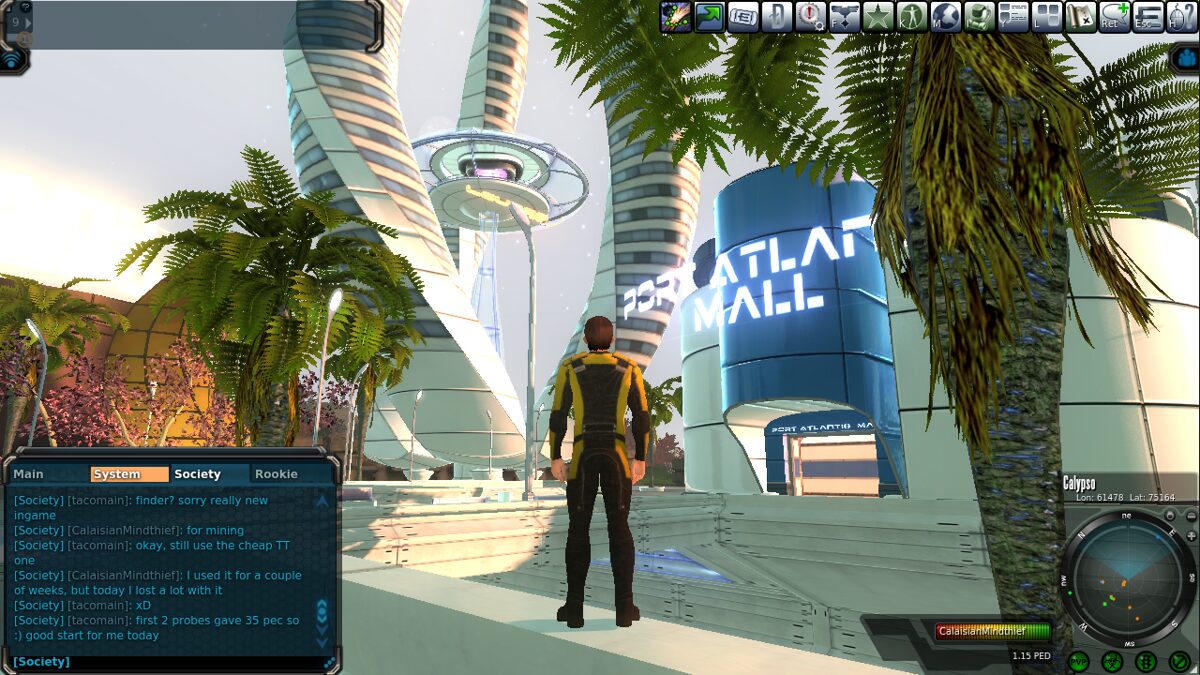This screenshot has width=1200, height=675.
Task: Open the treasure map scroll icon
Action: pos(1081,17)
